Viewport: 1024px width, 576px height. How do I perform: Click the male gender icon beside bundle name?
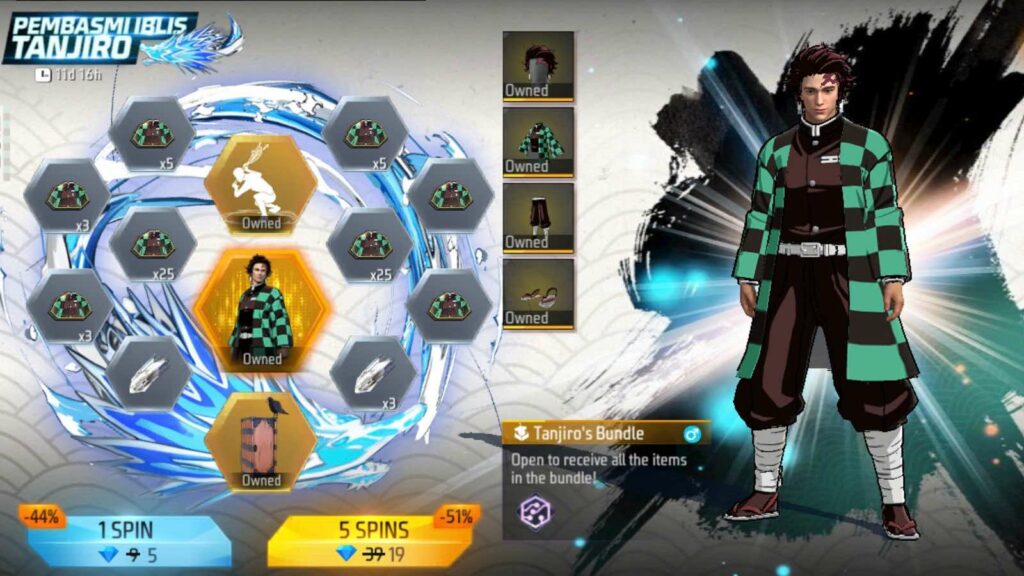pos(690,434)
